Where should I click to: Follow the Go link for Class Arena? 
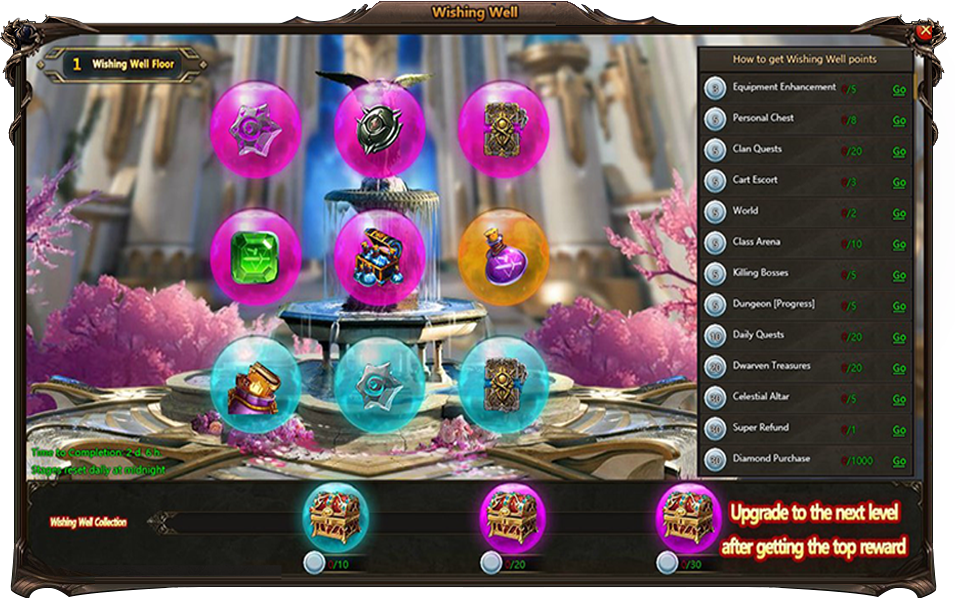pos(899,244)
